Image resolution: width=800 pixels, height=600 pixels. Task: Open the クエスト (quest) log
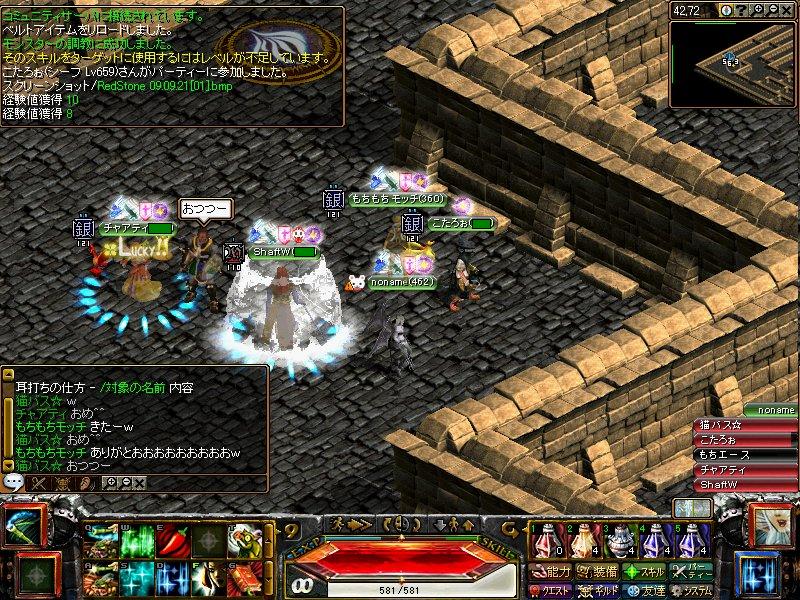(x=553, y=590)
